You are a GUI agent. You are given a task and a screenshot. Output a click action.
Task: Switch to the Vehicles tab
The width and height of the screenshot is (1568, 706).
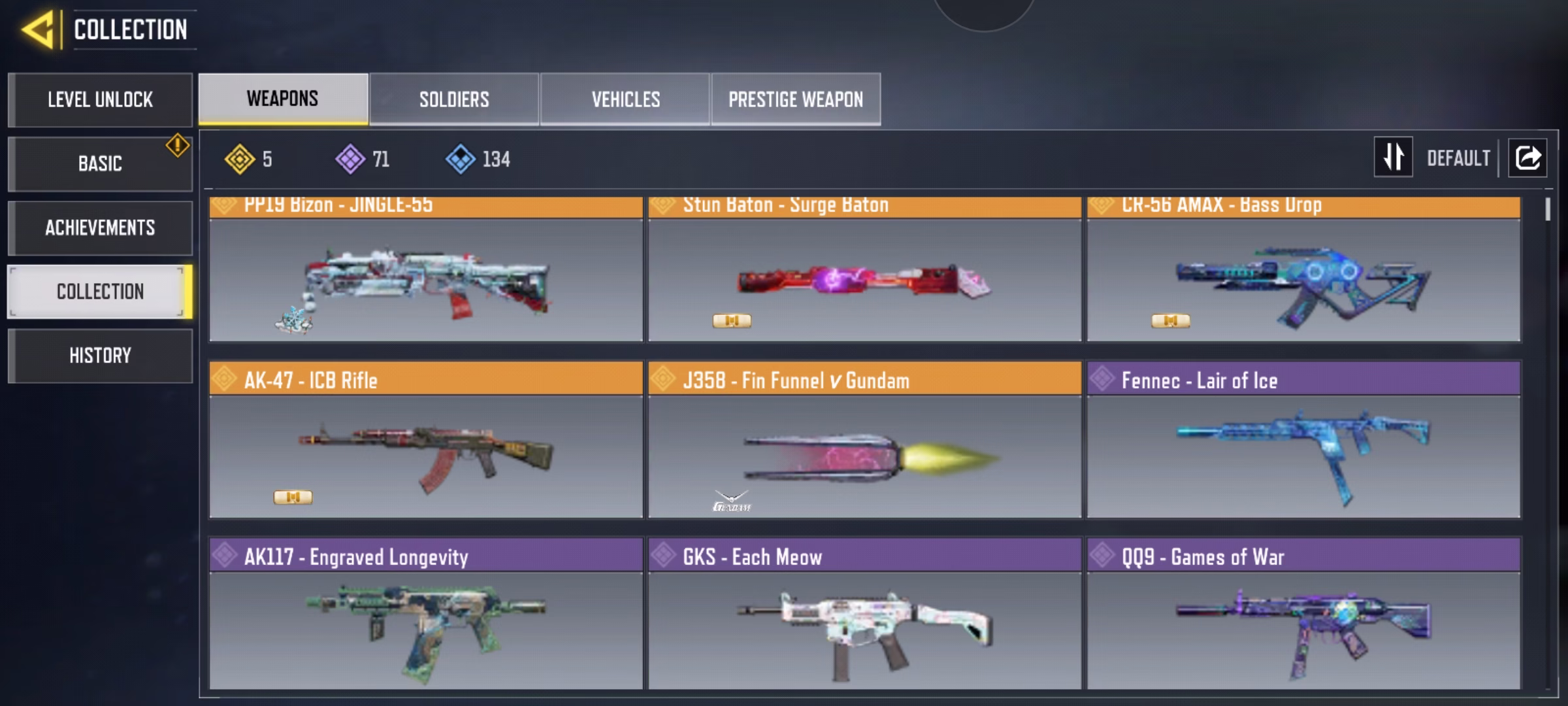(x=625, y=99)
